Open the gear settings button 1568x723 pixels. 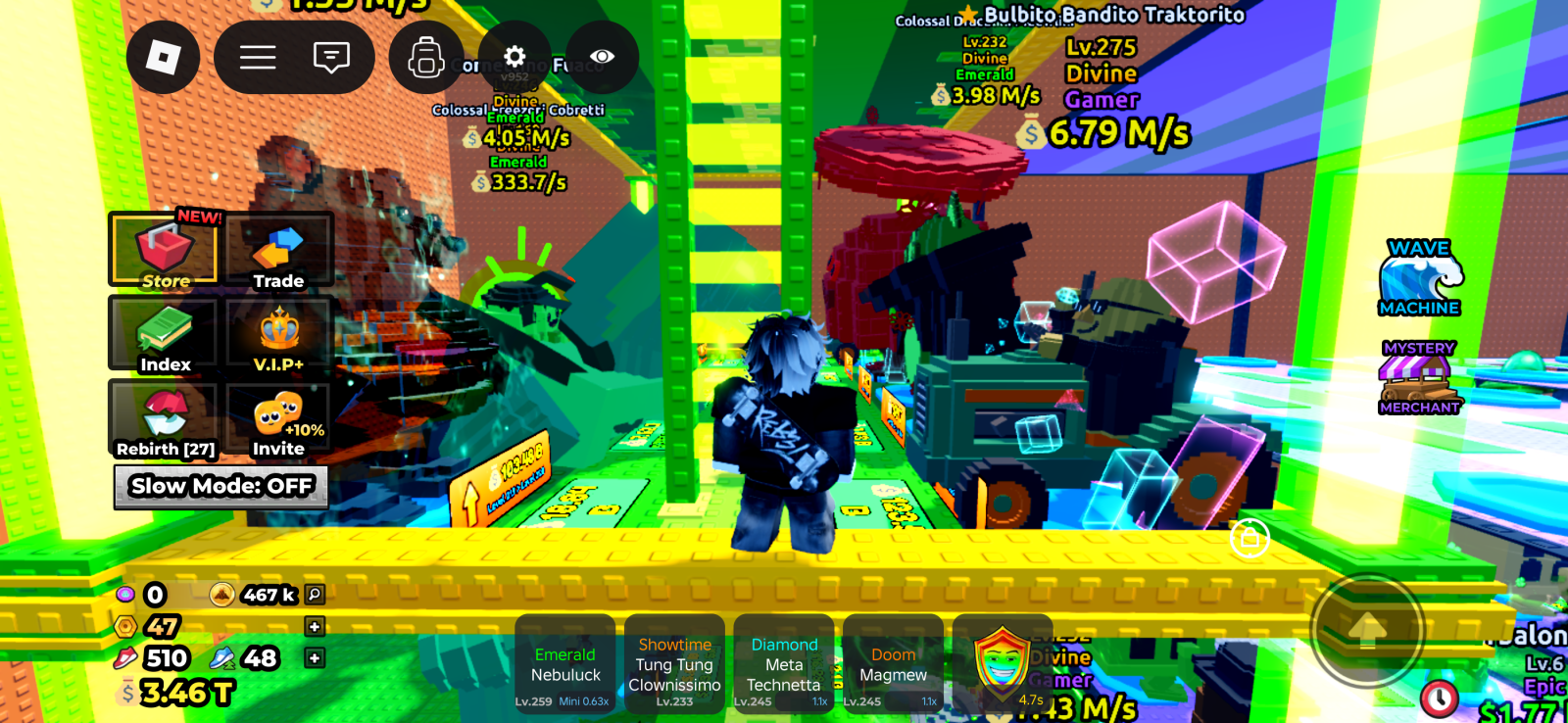[x=514, y=56]
